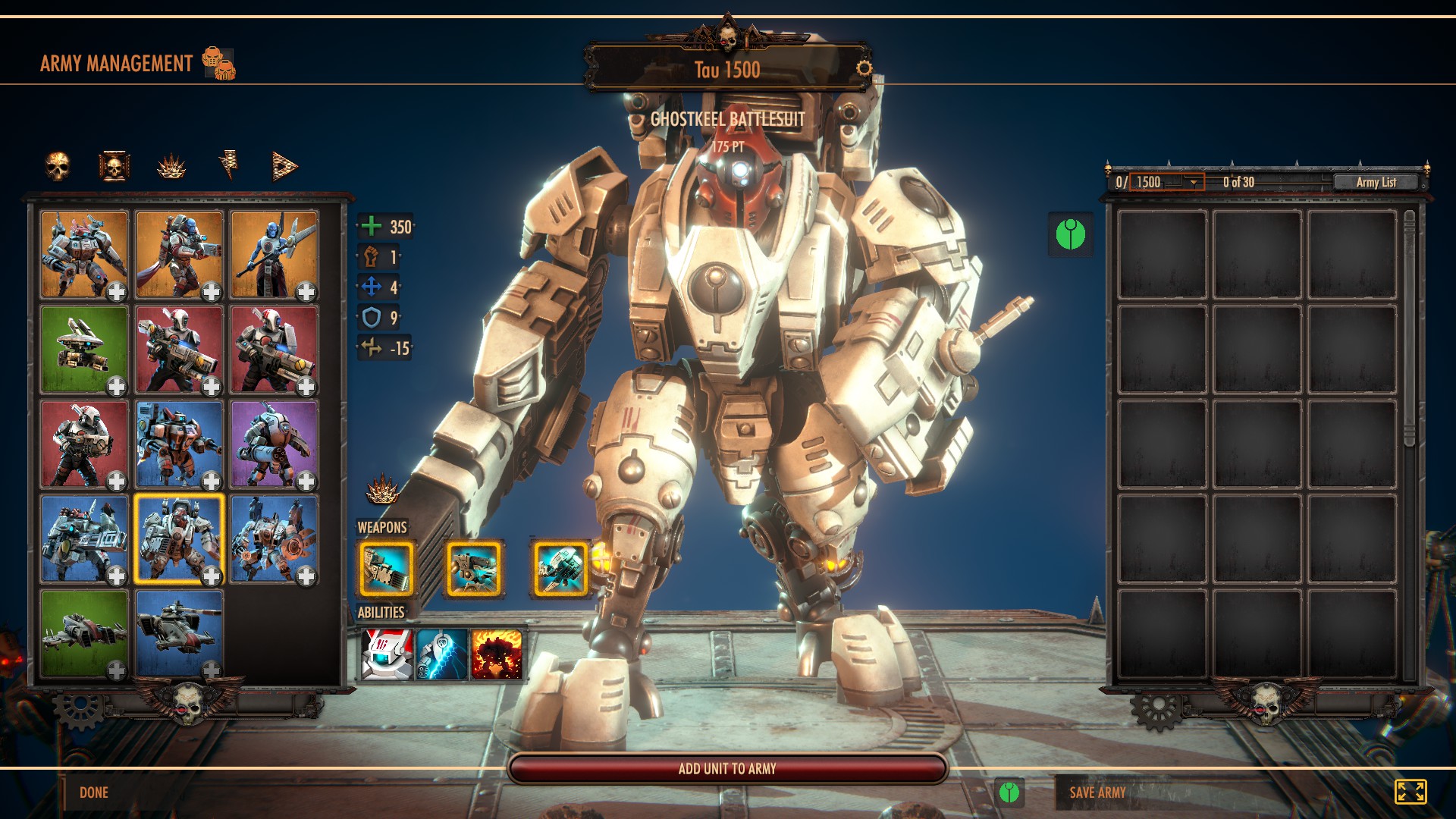Screen dimensions: 1456x819
Task: Select the first weapon slot icon
Action: (386, 569)
